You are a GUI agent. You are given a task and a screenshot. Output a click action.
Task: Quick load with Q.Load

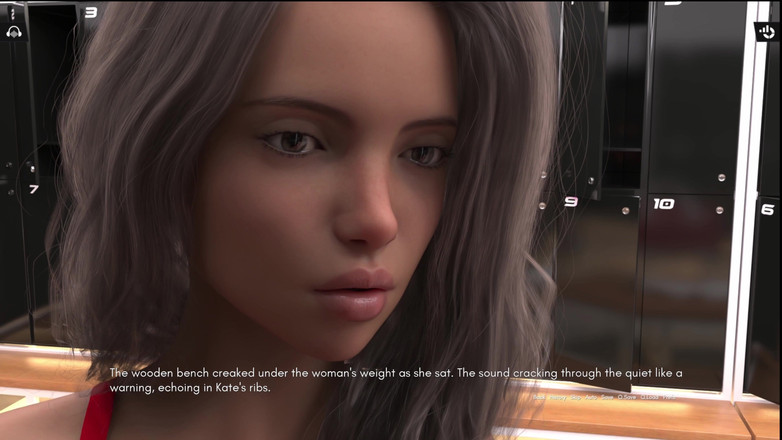point(650,397)
